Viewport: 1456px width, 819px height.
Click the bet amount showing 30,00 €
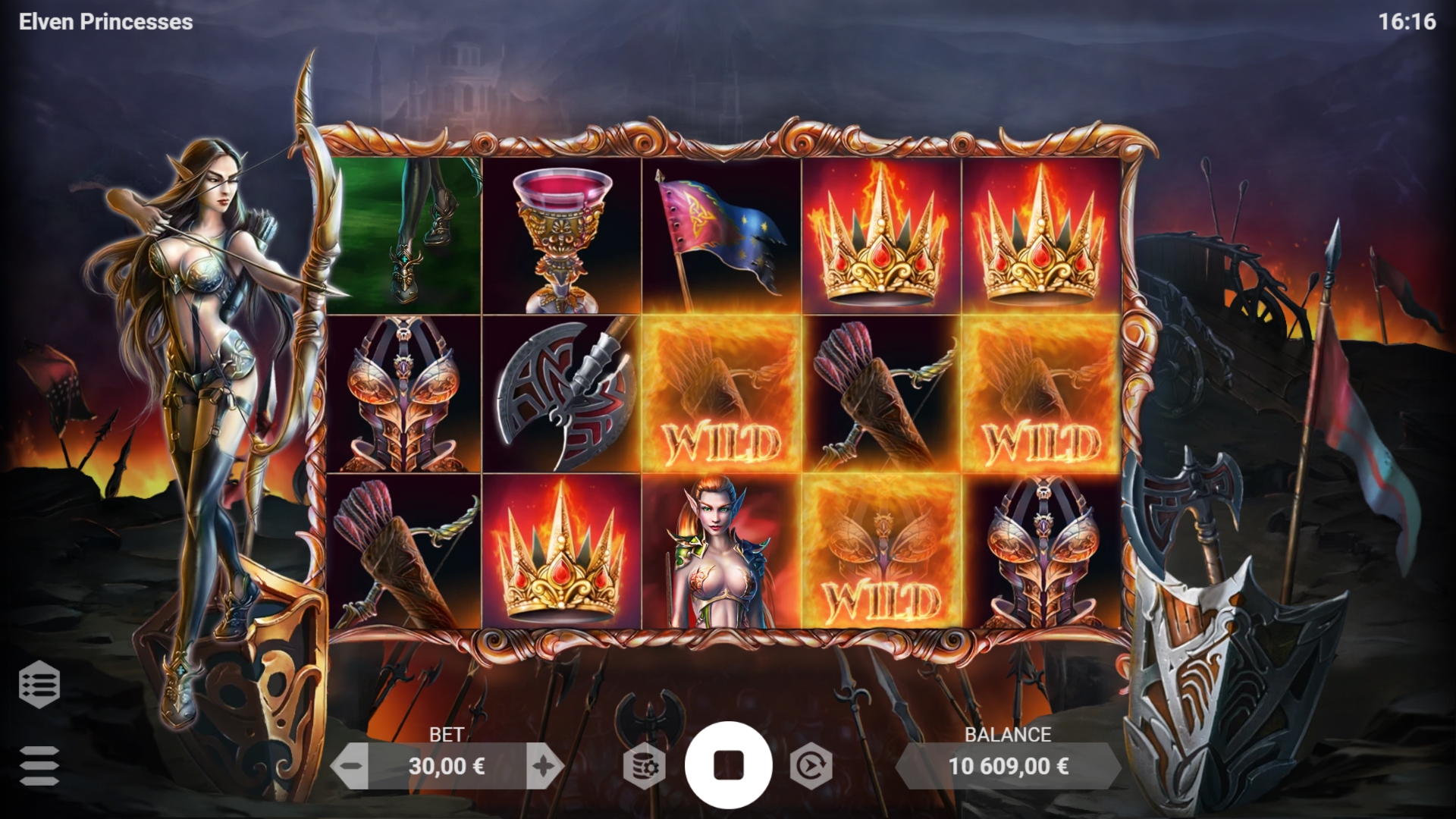(x=449, y=766)
